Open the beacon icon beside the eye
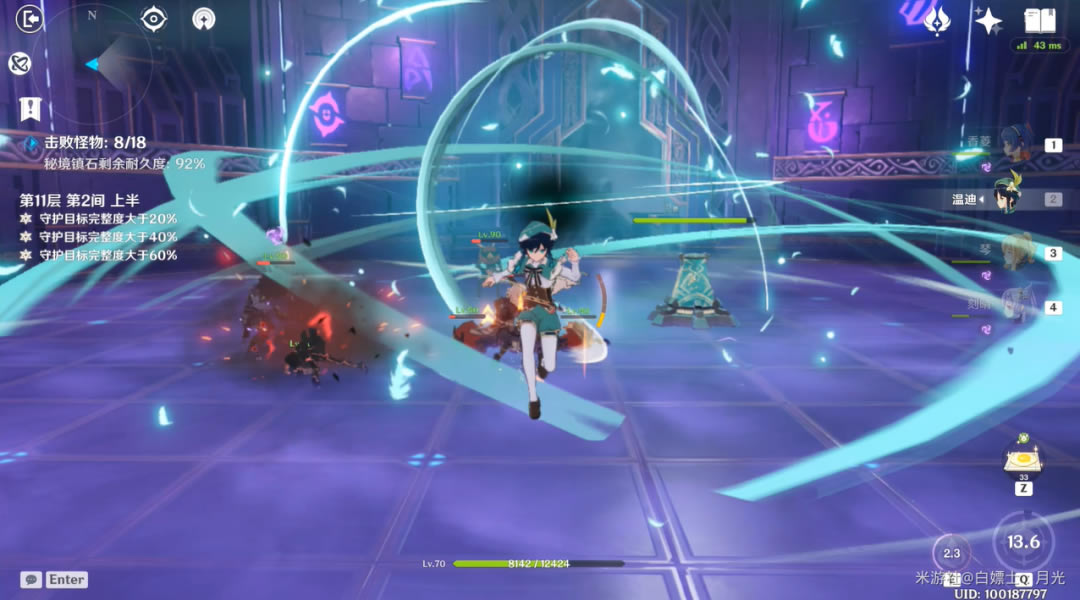This screenshot has width=1080, height=600. click(204, 19)
